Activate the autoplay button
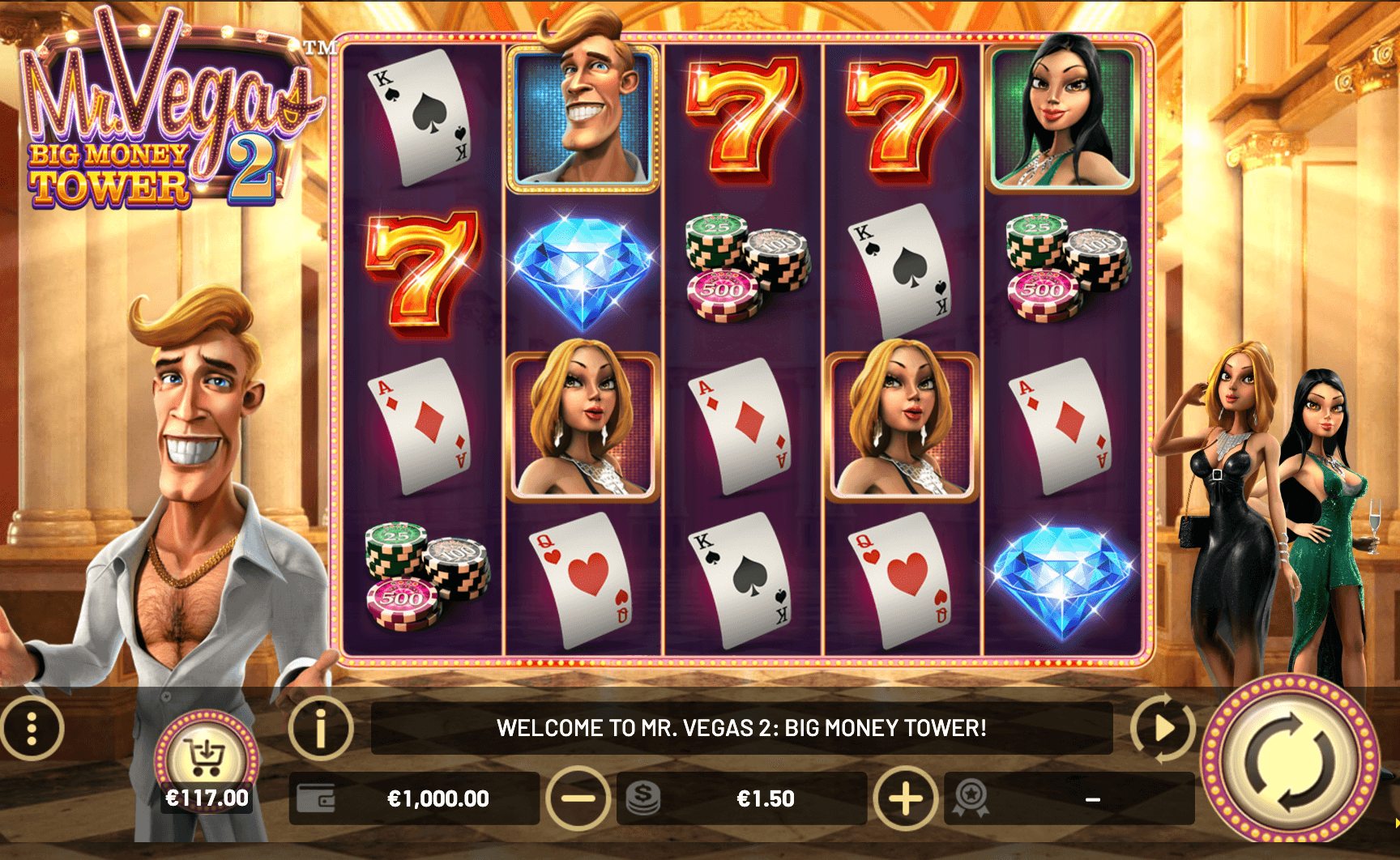 (1163, 728)
